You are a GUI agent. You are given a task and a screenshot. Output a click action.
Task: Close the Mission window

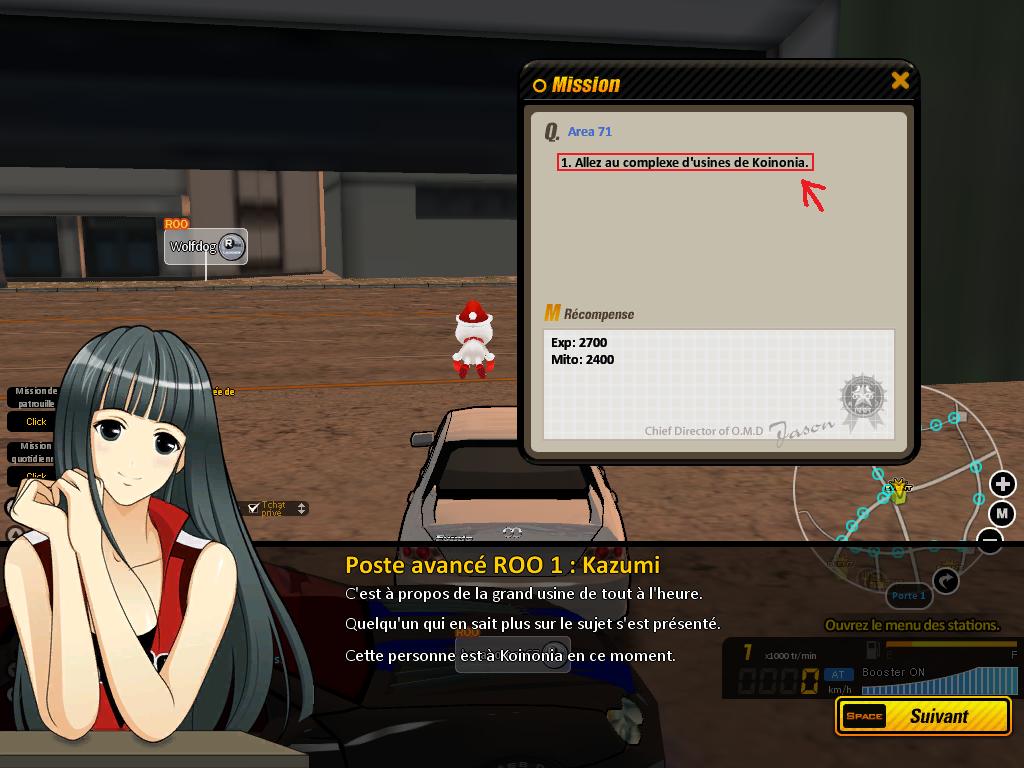900,81
